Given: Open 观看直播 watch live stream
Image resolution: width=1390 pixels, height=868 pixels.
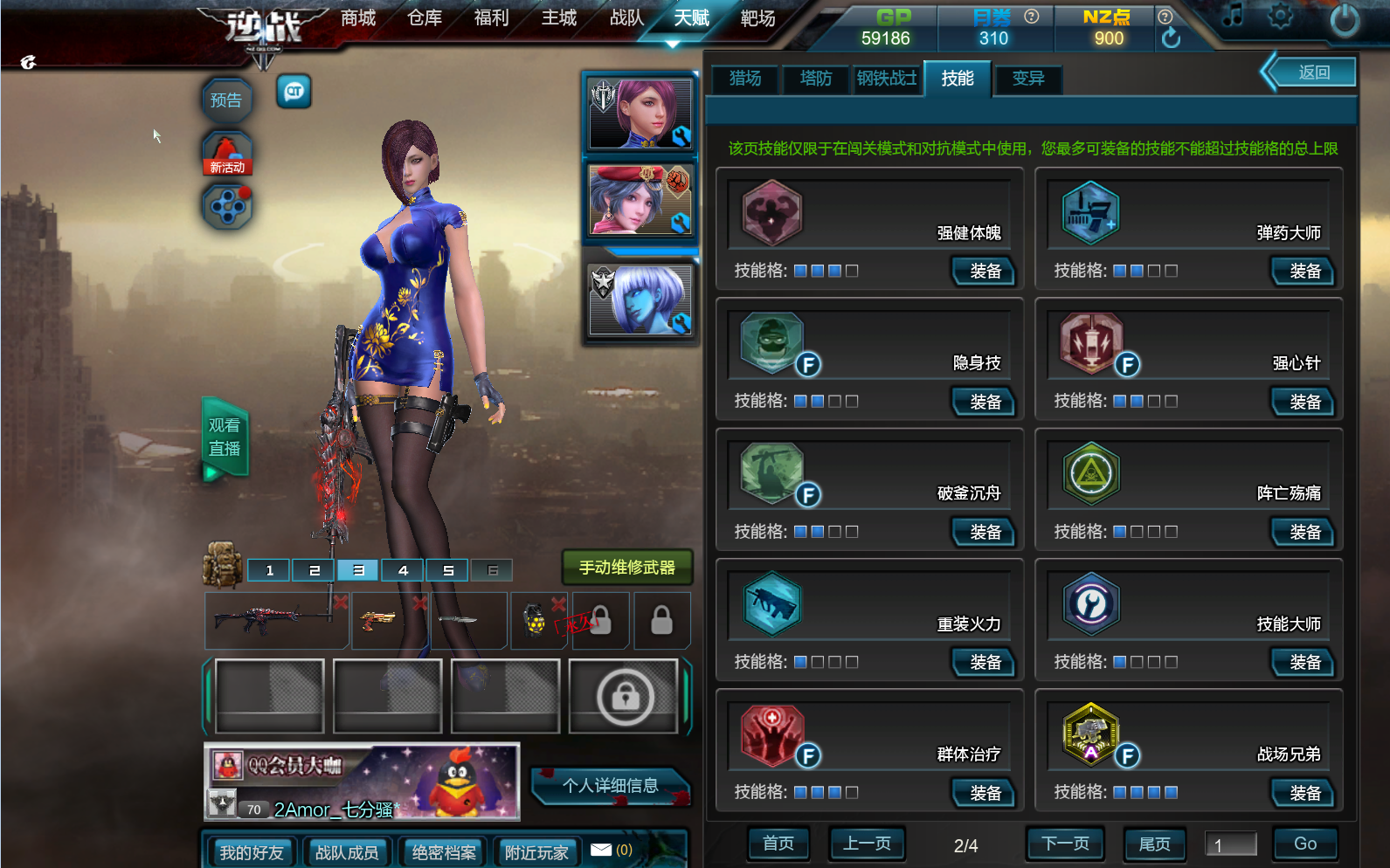Looking at the screenshot, I should pos(225,437).
